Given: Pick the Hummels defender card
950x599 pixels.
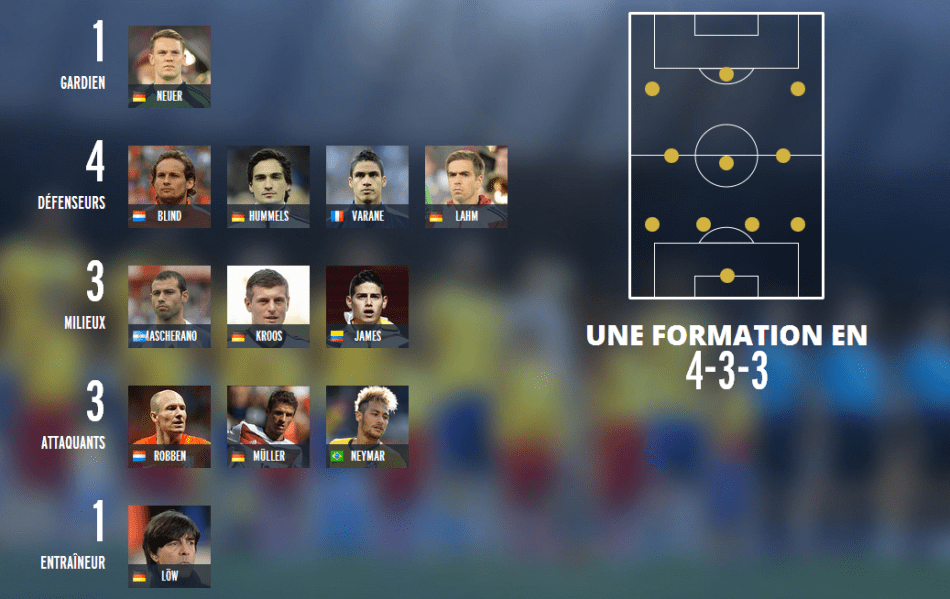Looking at the screenshot, I should coord(268,186).
